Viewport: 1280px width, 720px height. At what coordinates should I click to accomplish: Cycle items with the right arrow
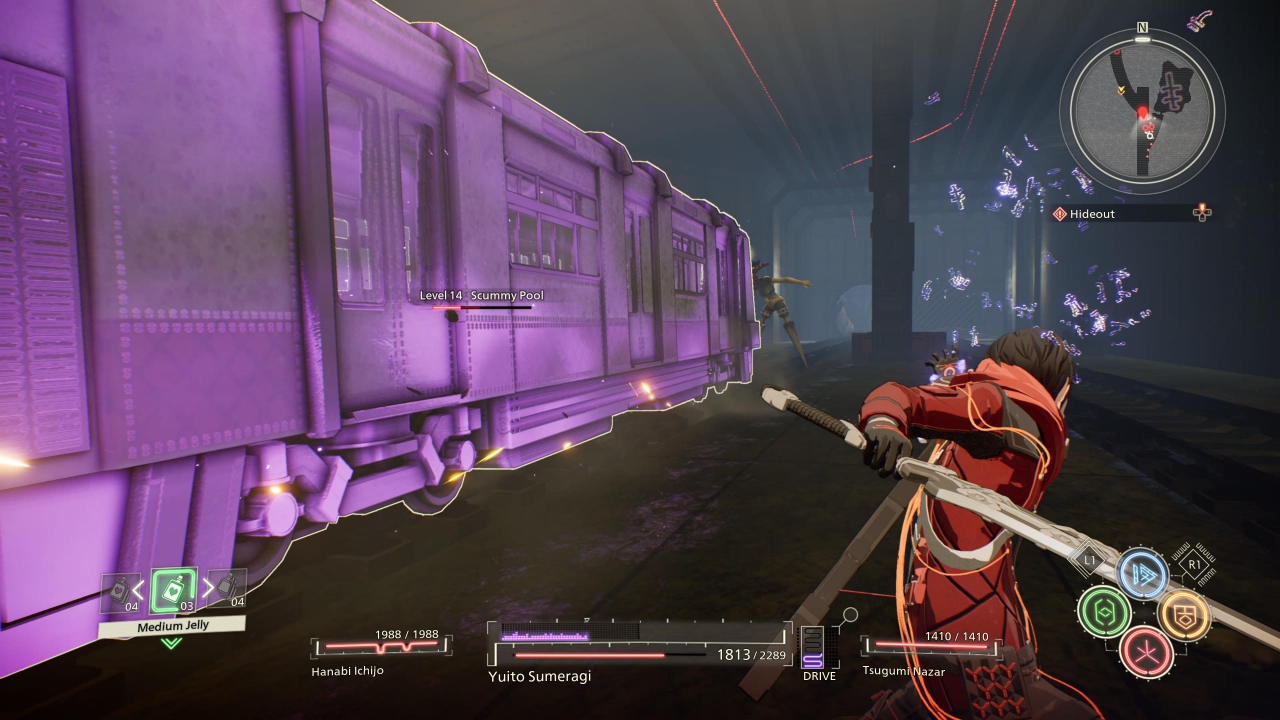(206, 589)
